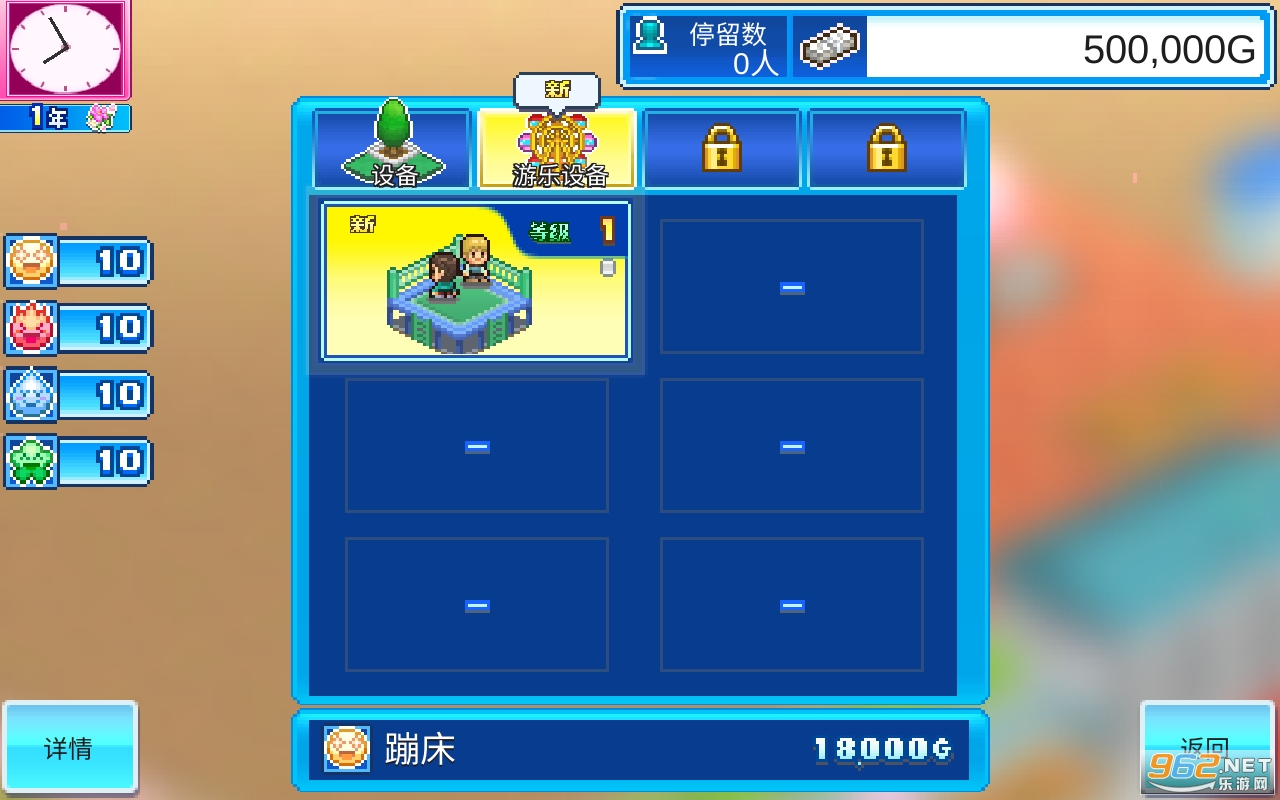Click the orange medal resource icon showing 10
This screenshot has height=800, width=1280.
tap(30, 261)
